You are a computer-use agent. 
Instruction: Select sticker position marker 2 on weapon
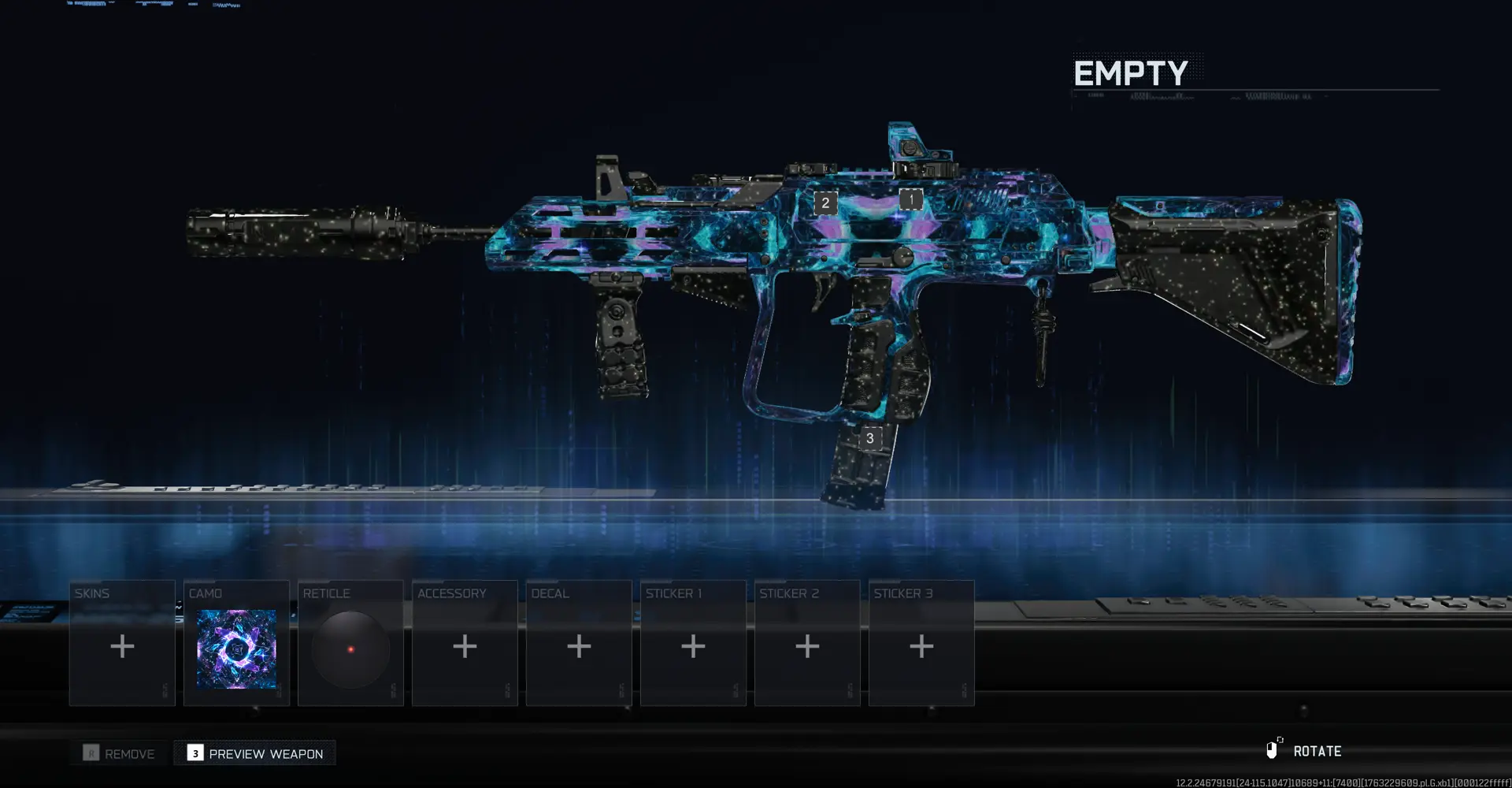tap(825, 203)
